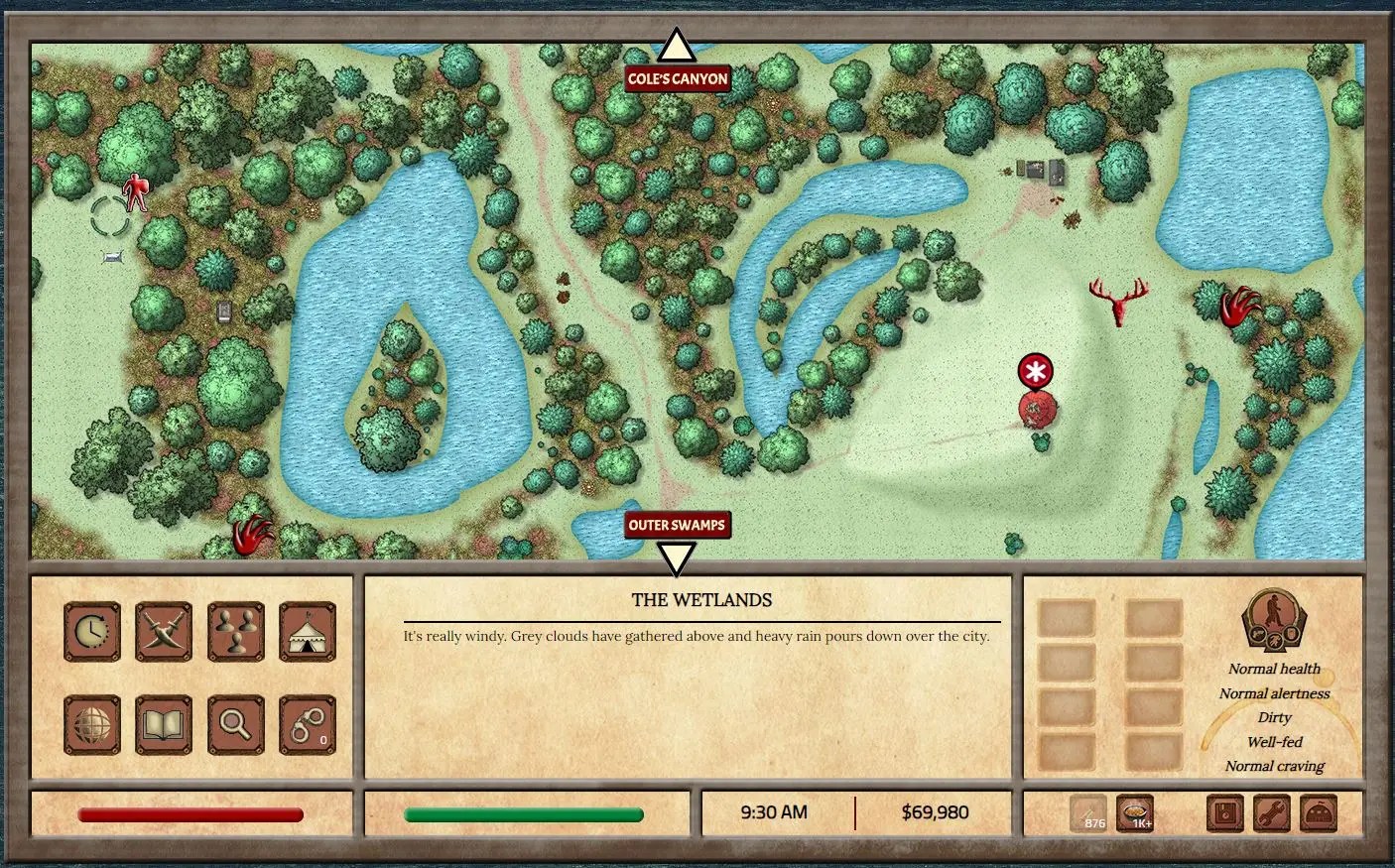
Task: Select the crossed swords combat icon
Action: [164, 631]
